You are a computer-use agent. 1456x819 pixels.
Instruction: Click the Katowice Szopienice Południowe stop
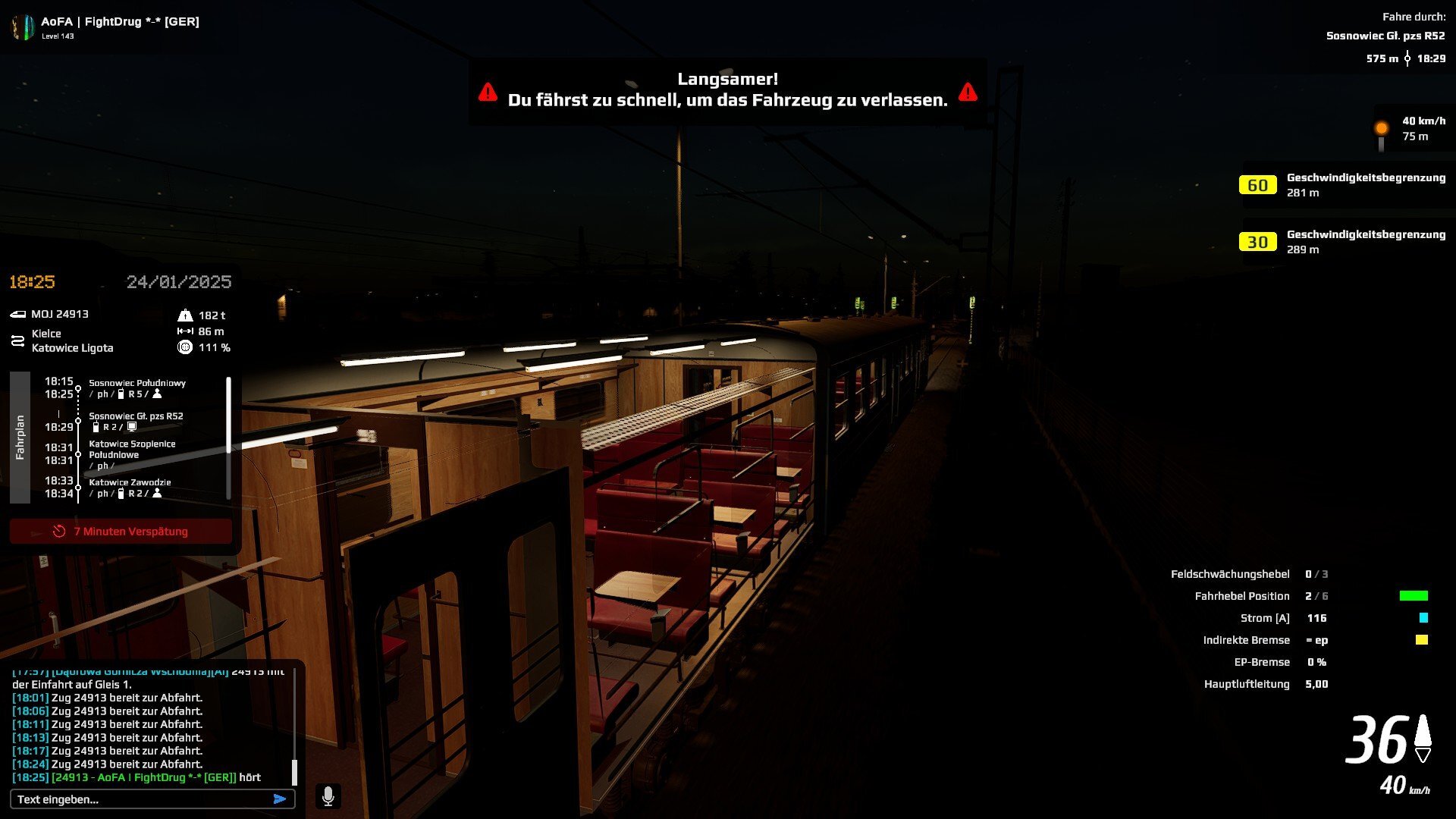coord(132,450)
